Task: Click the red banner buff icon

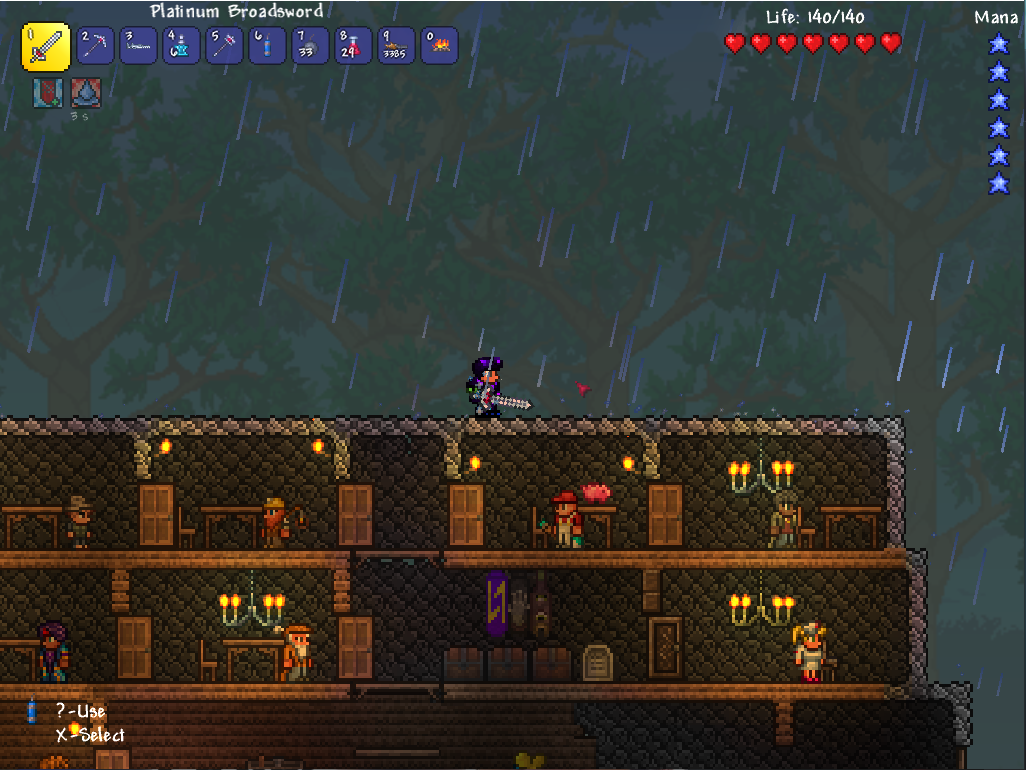Action: click(x=48, y=93)
